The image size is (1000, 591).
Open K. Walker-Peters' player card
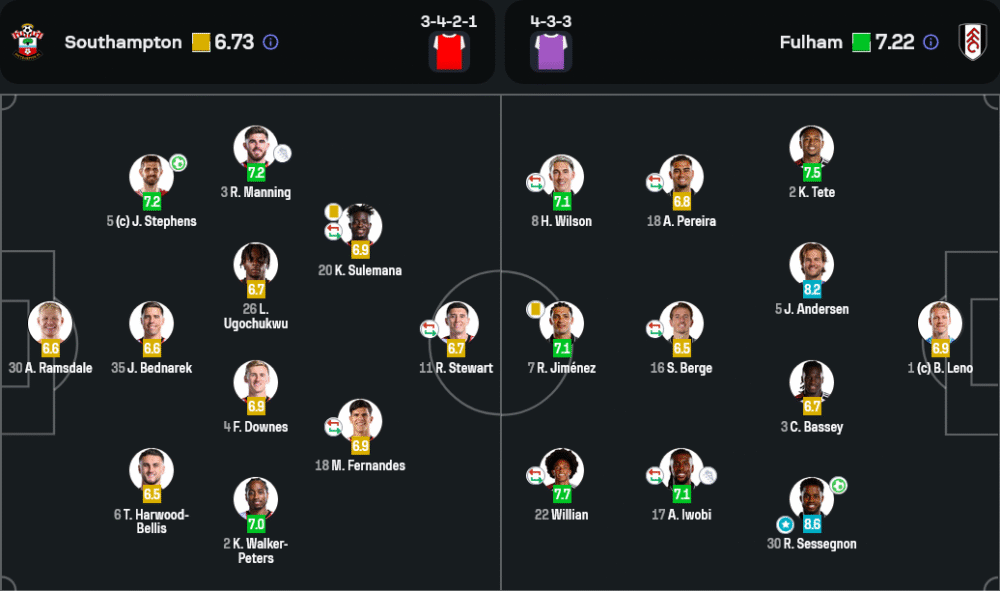(256, 499)
